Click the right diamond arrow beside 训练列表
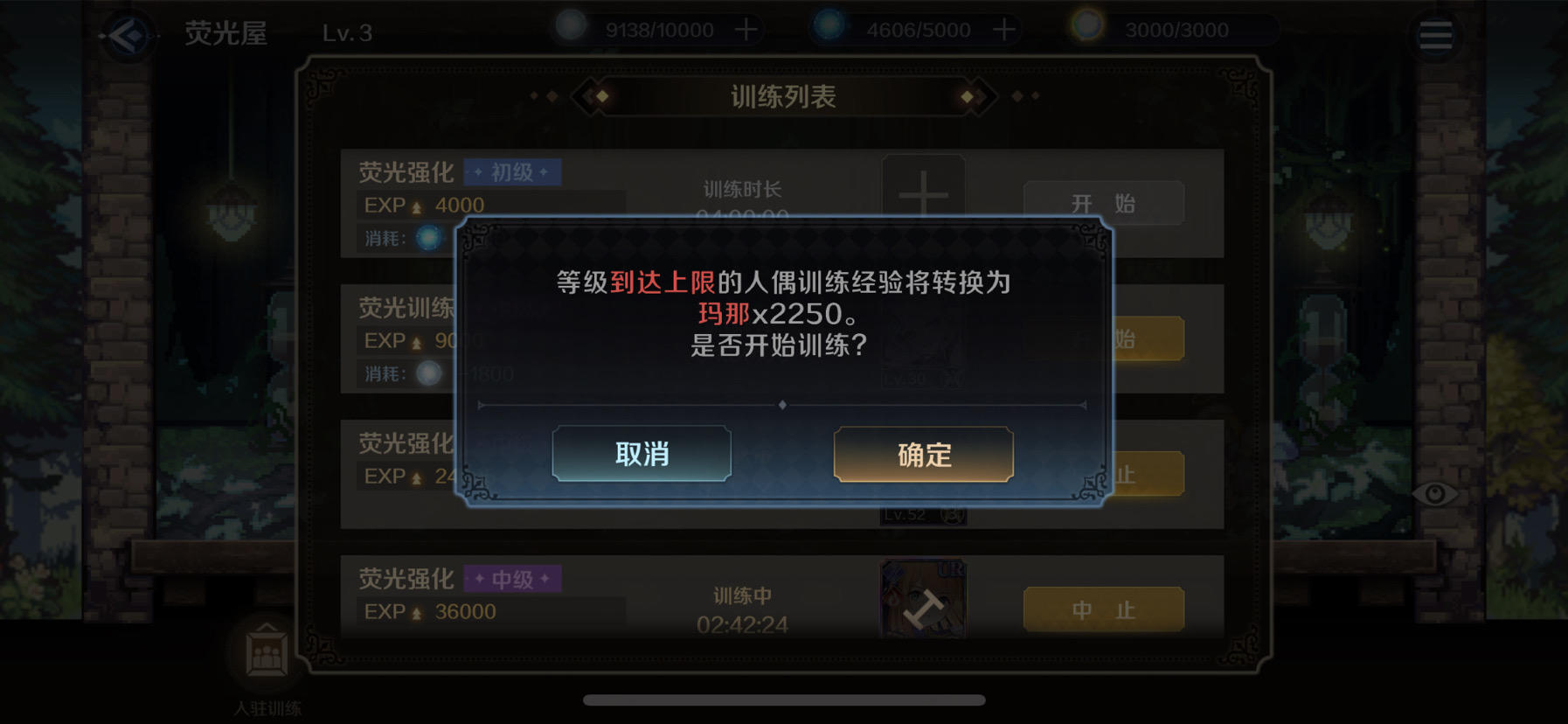 (x=969, y=96)
